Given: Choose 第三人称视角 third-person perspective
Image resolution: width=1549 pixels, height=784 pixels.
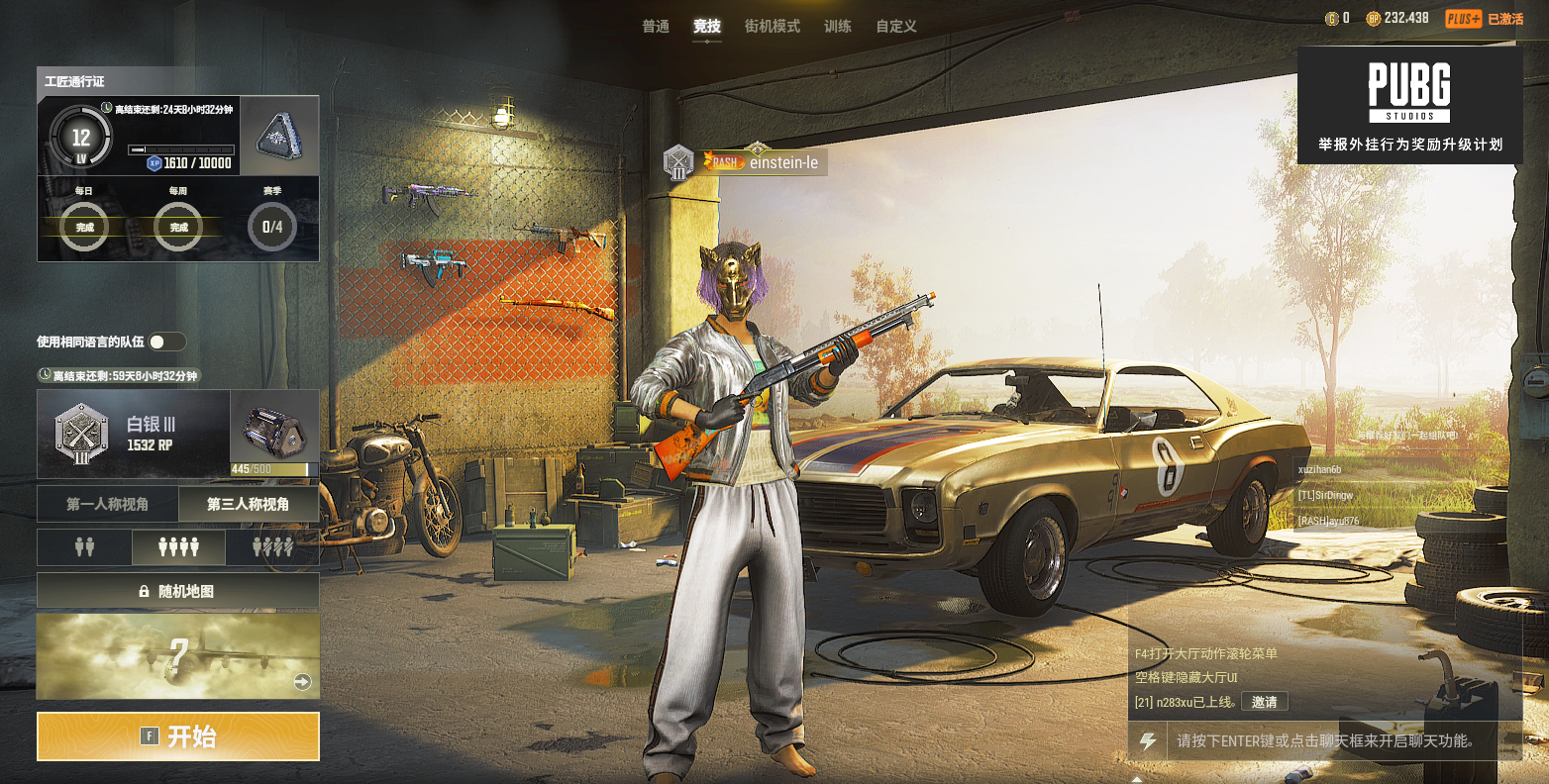Looking at the screenshot, I should tap(248, 504).
